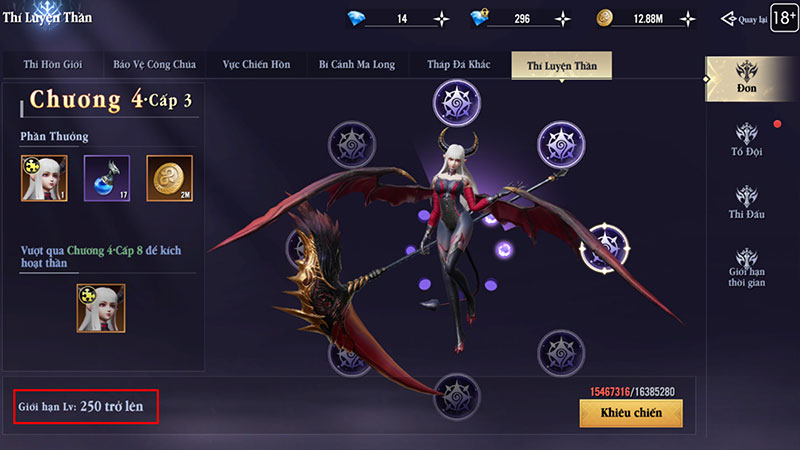
Task: Click the Thí Luyện Thần tab
Action: pos(560,65)
